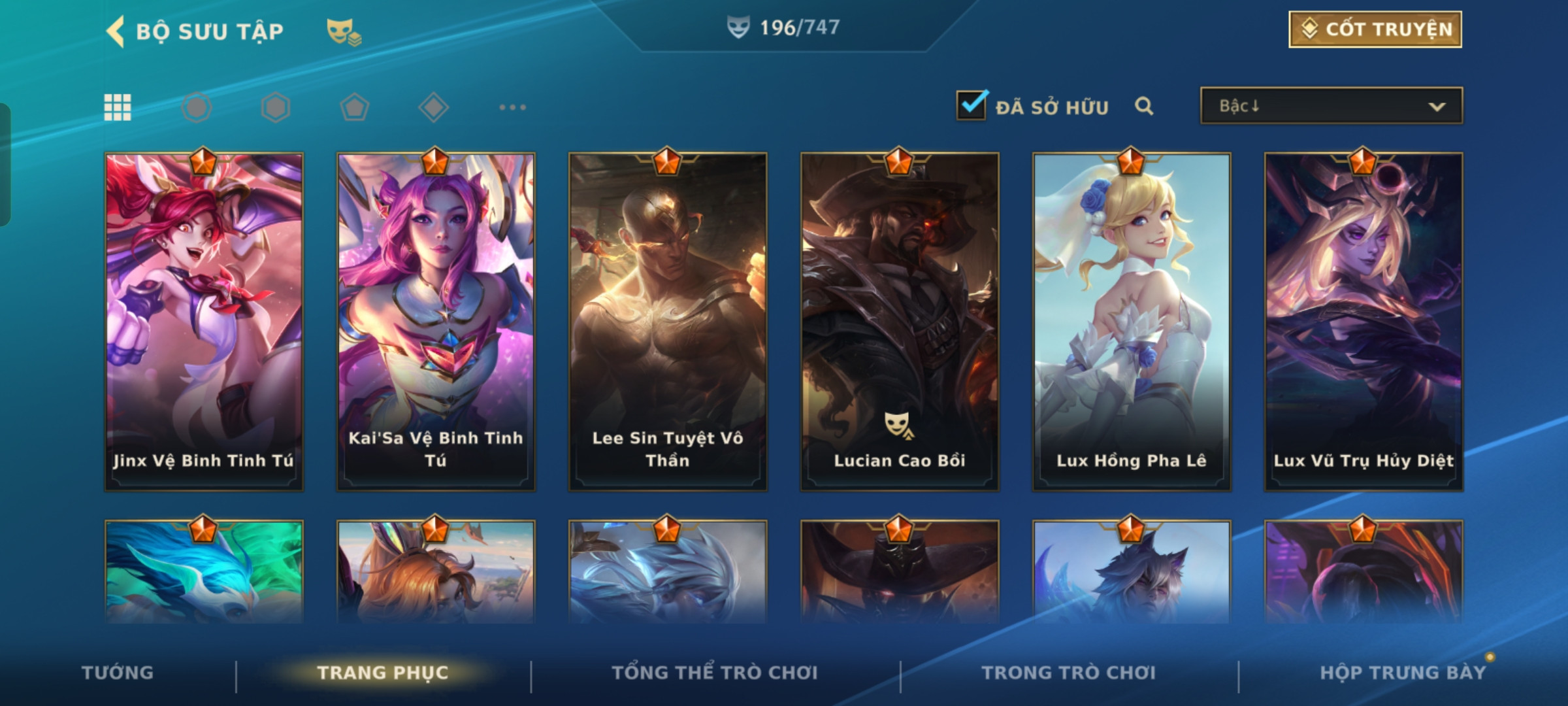Image resolution: width=1568 pixels, height=706 pixels.
Task: Switch to the Tướng tab
Action: pos(118,673)
